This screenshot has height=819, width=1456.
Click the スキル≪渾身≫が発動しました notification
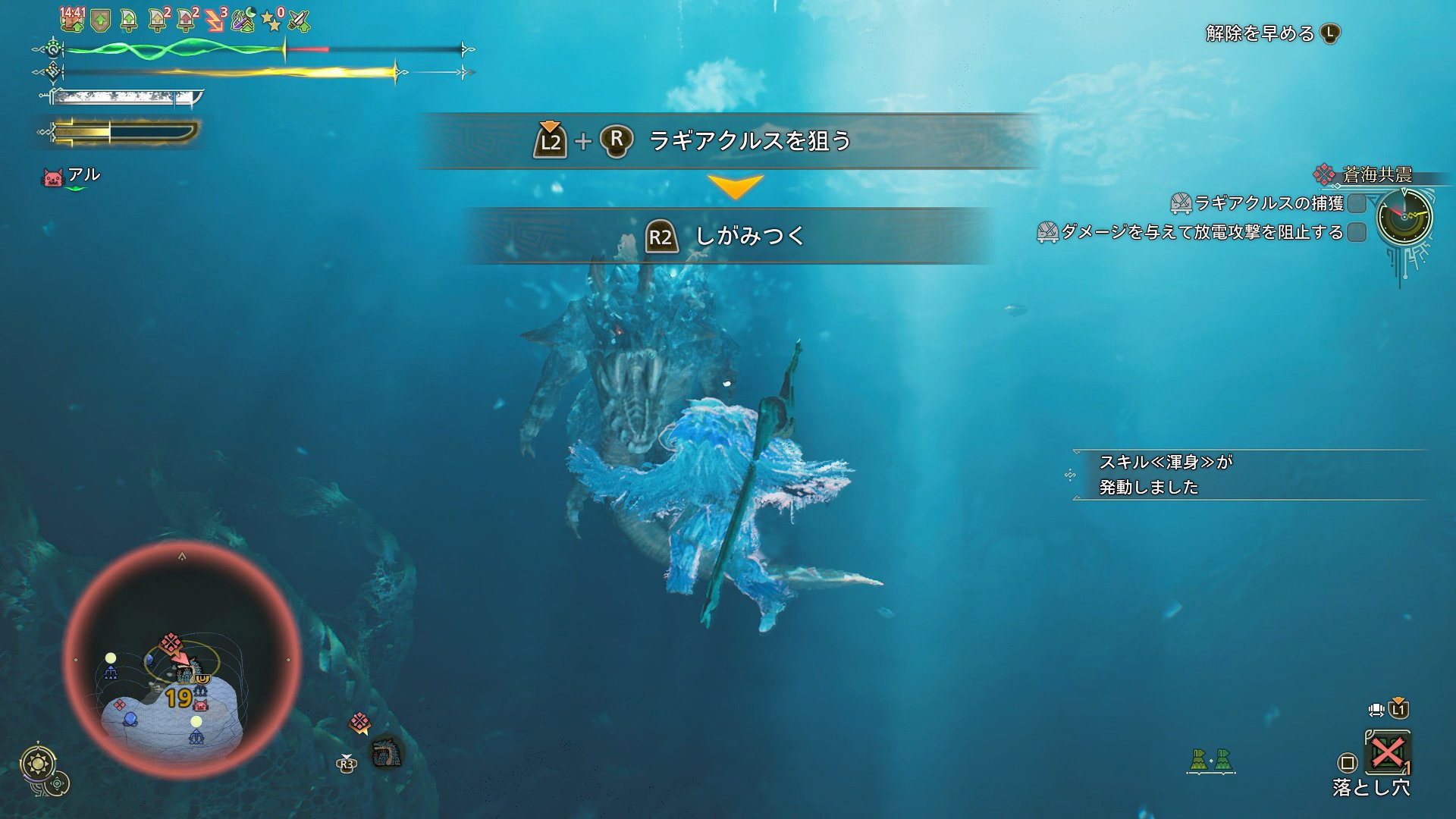[1165, 475]
